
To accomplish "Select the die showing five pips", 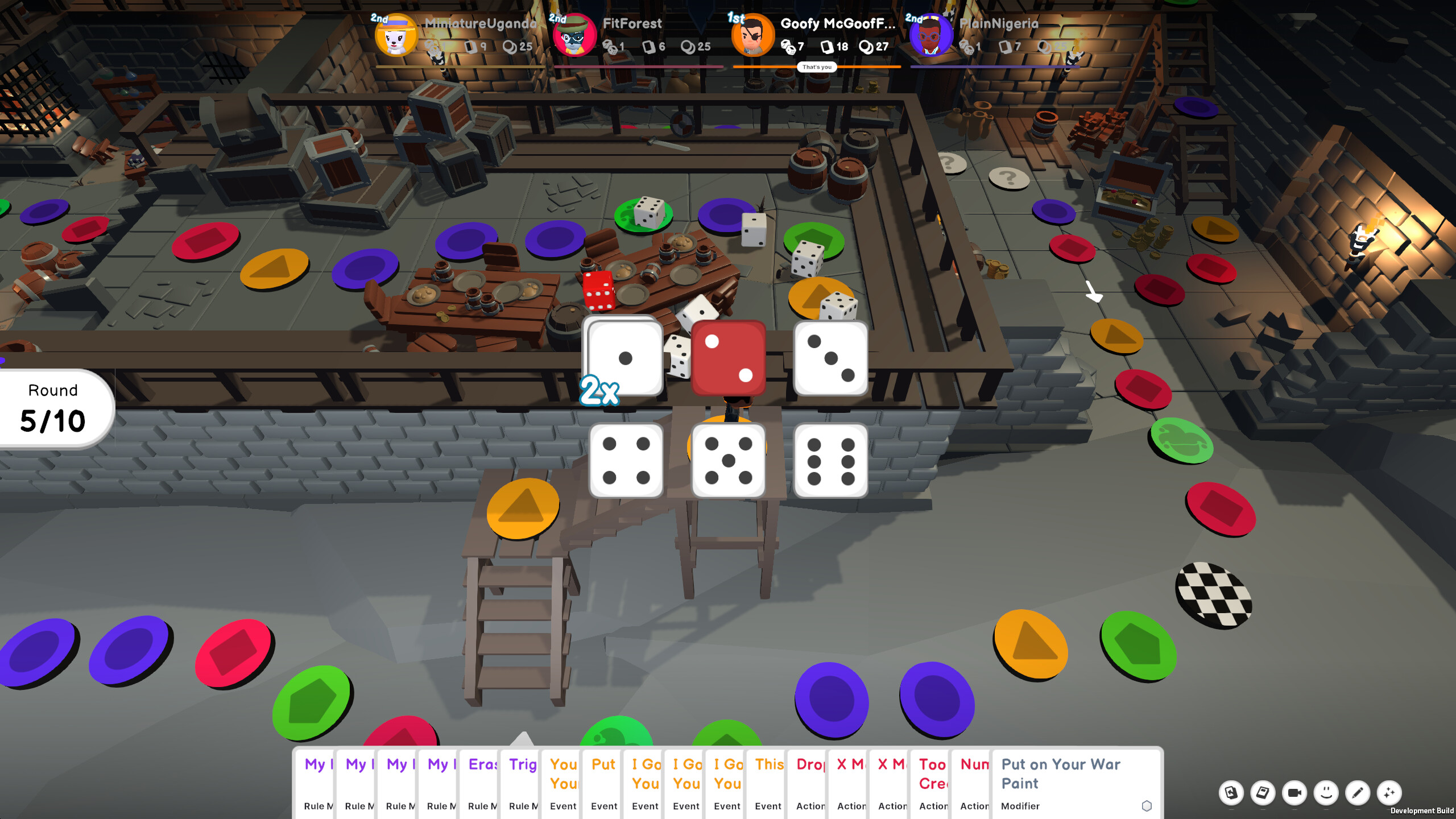I will [x=728, y=461].
